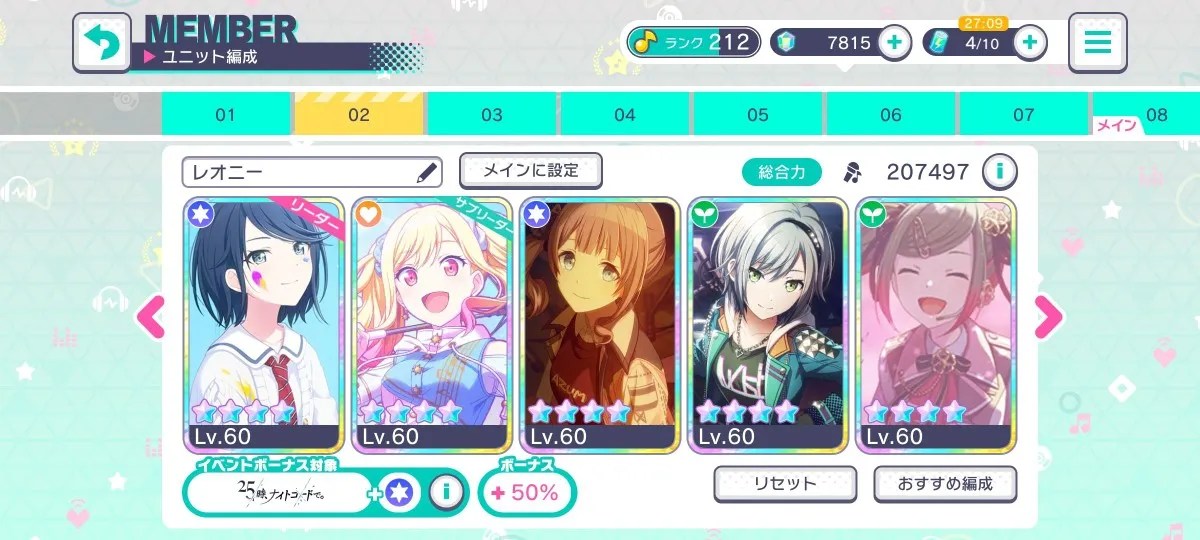Edit the unit name レオニー
The height and width of the screenshot is (540, 1200).
point(427,173)
